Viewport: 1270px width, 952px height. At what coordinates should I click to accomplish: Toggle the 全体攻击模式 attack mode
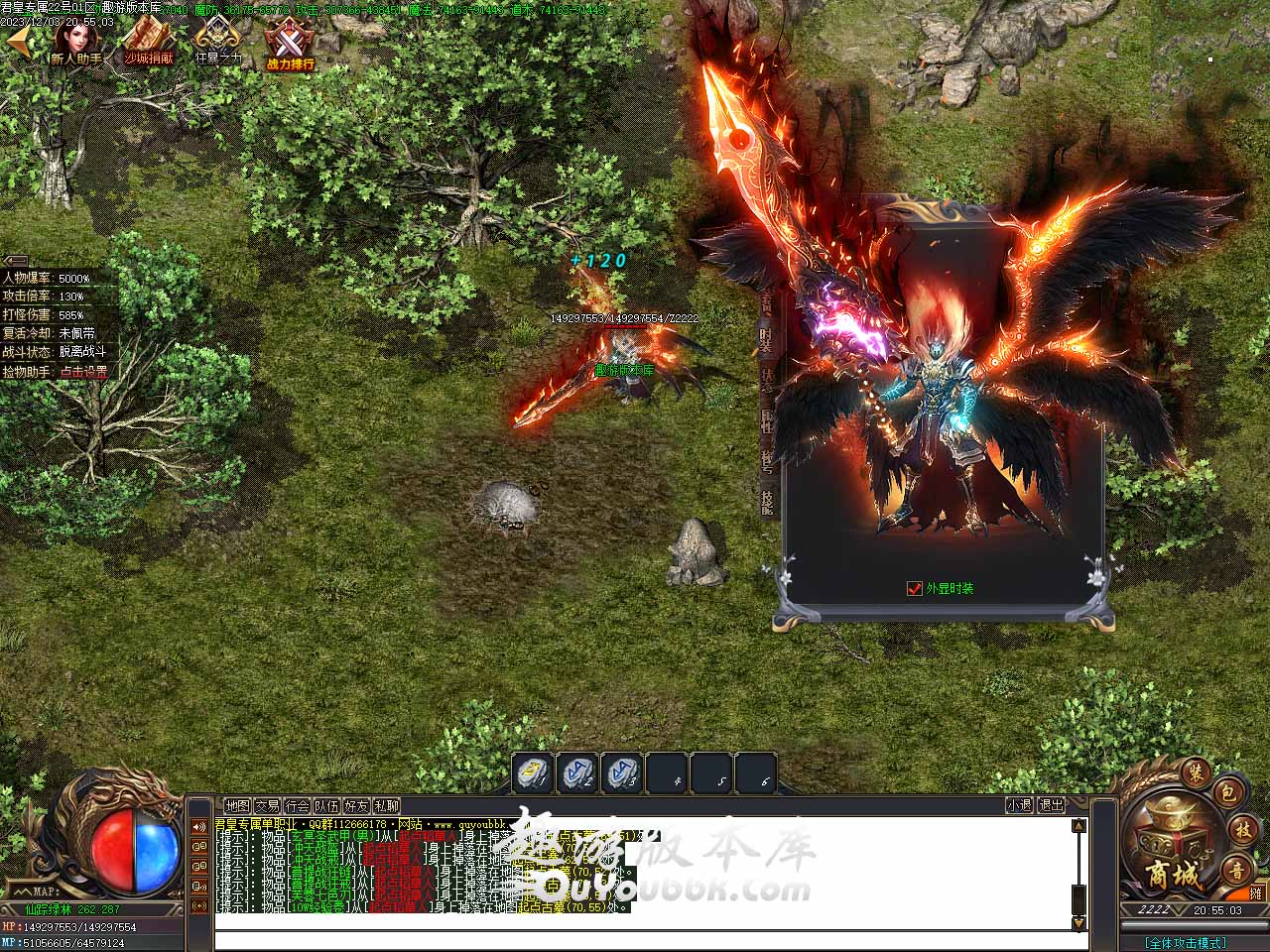1185,943
